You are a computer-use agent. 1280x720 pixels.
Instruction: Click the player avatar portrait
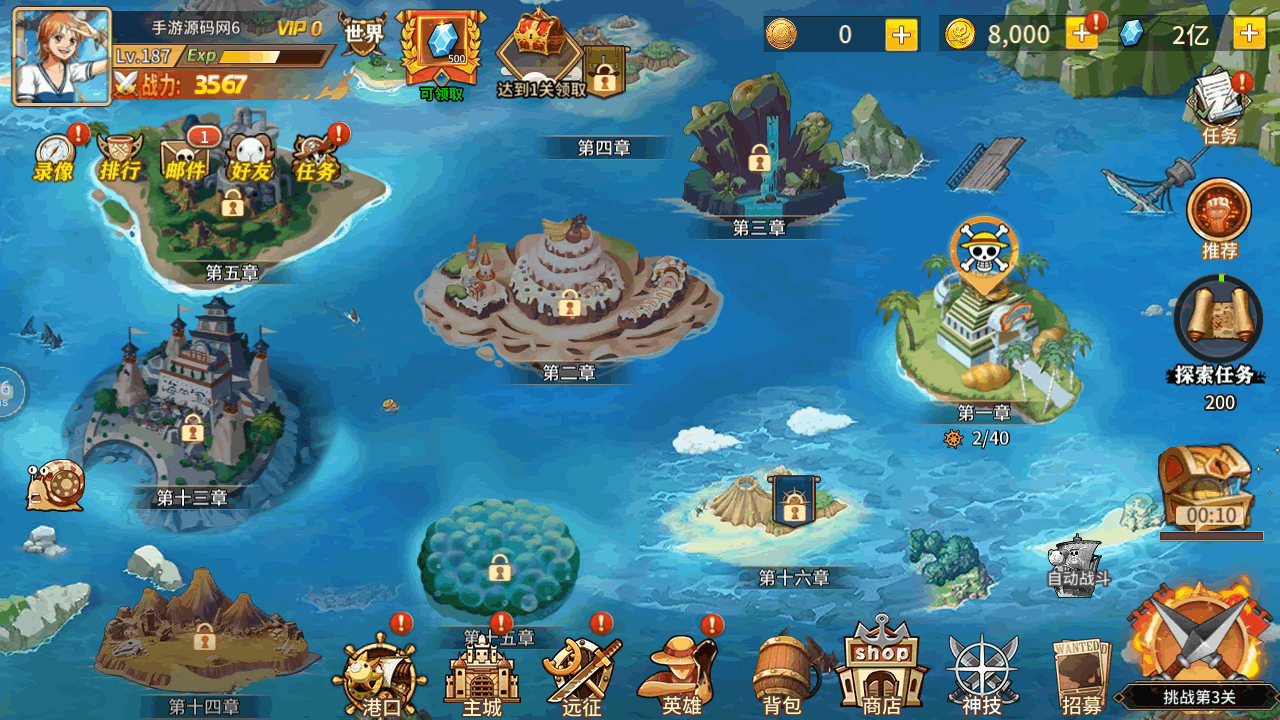(62, 56)
